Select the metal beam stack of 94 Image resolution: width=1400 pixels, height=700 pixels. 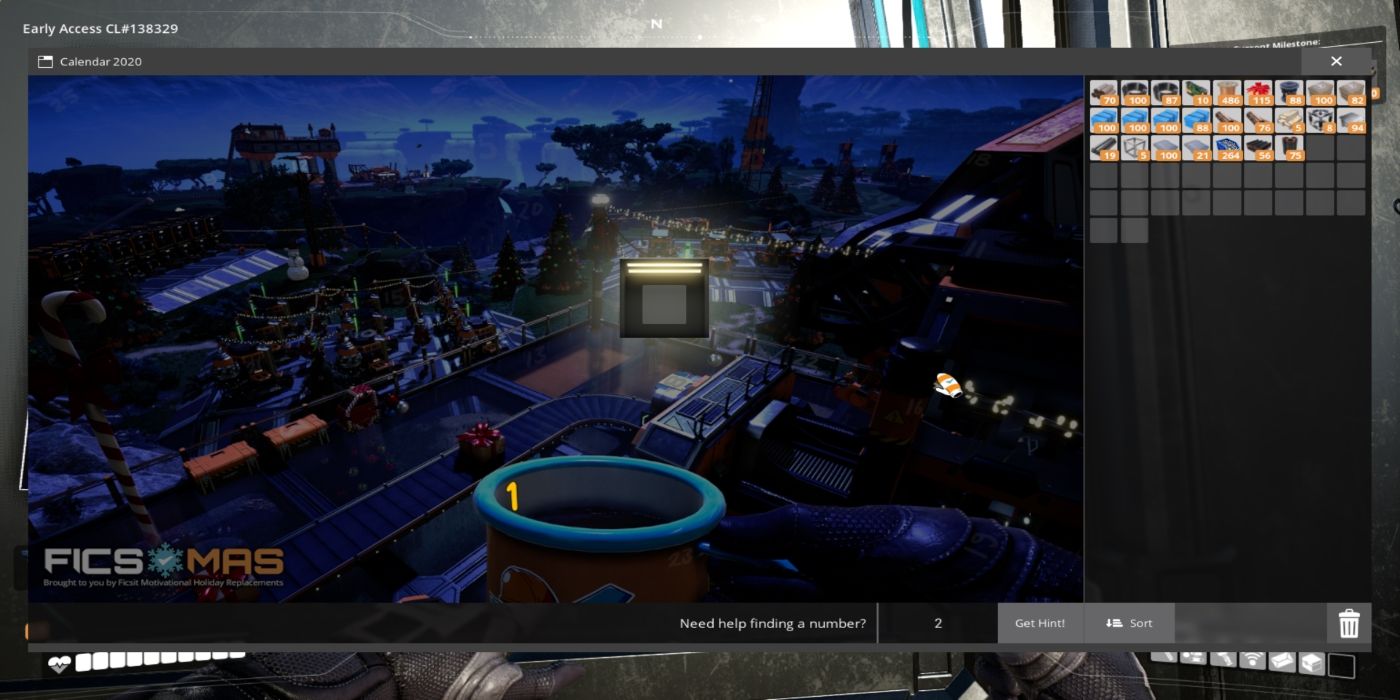point(1351,121)
